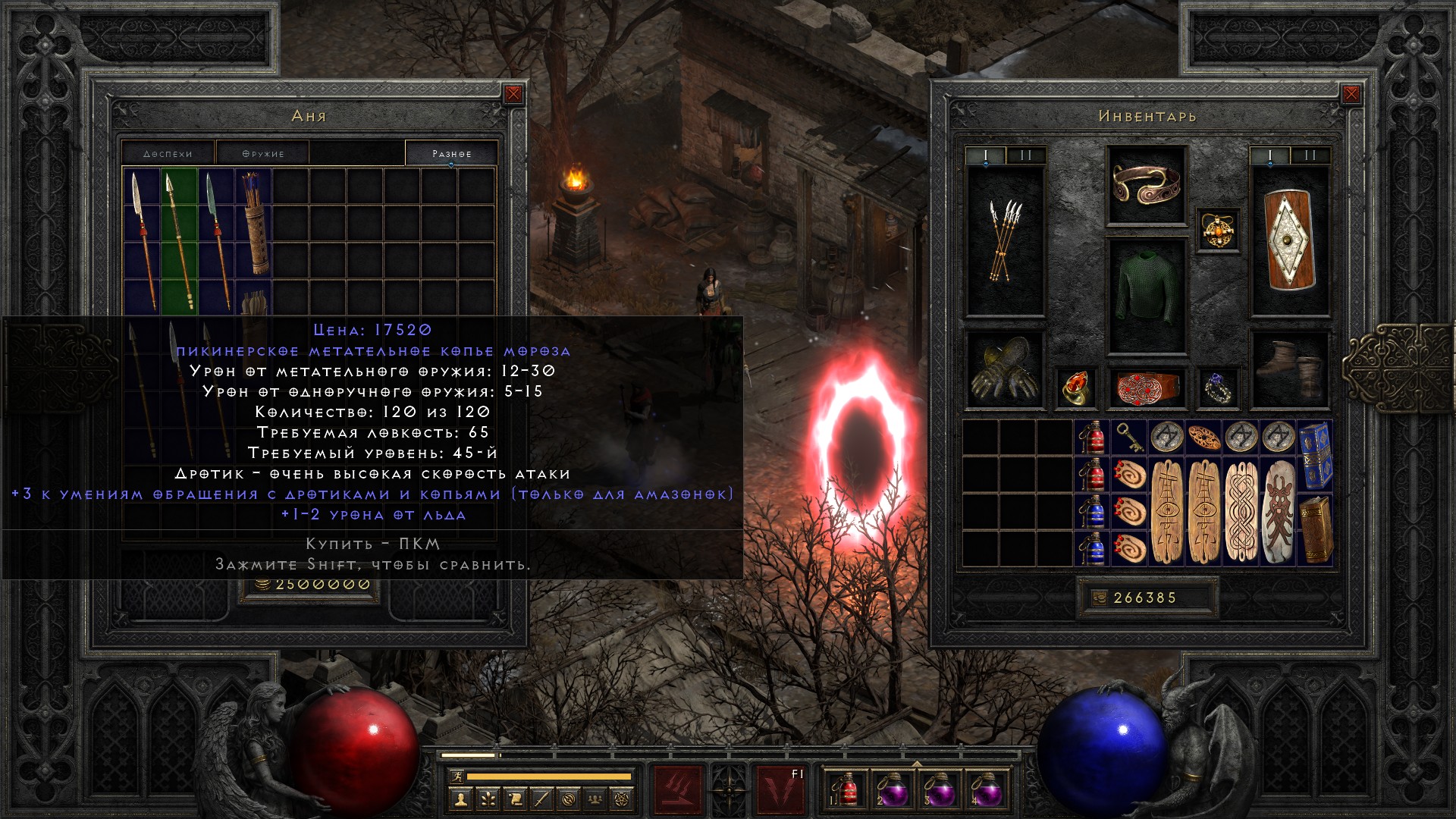
Task: Select the equipped javelins weapon slot
Action: [x=1005, y=240]
